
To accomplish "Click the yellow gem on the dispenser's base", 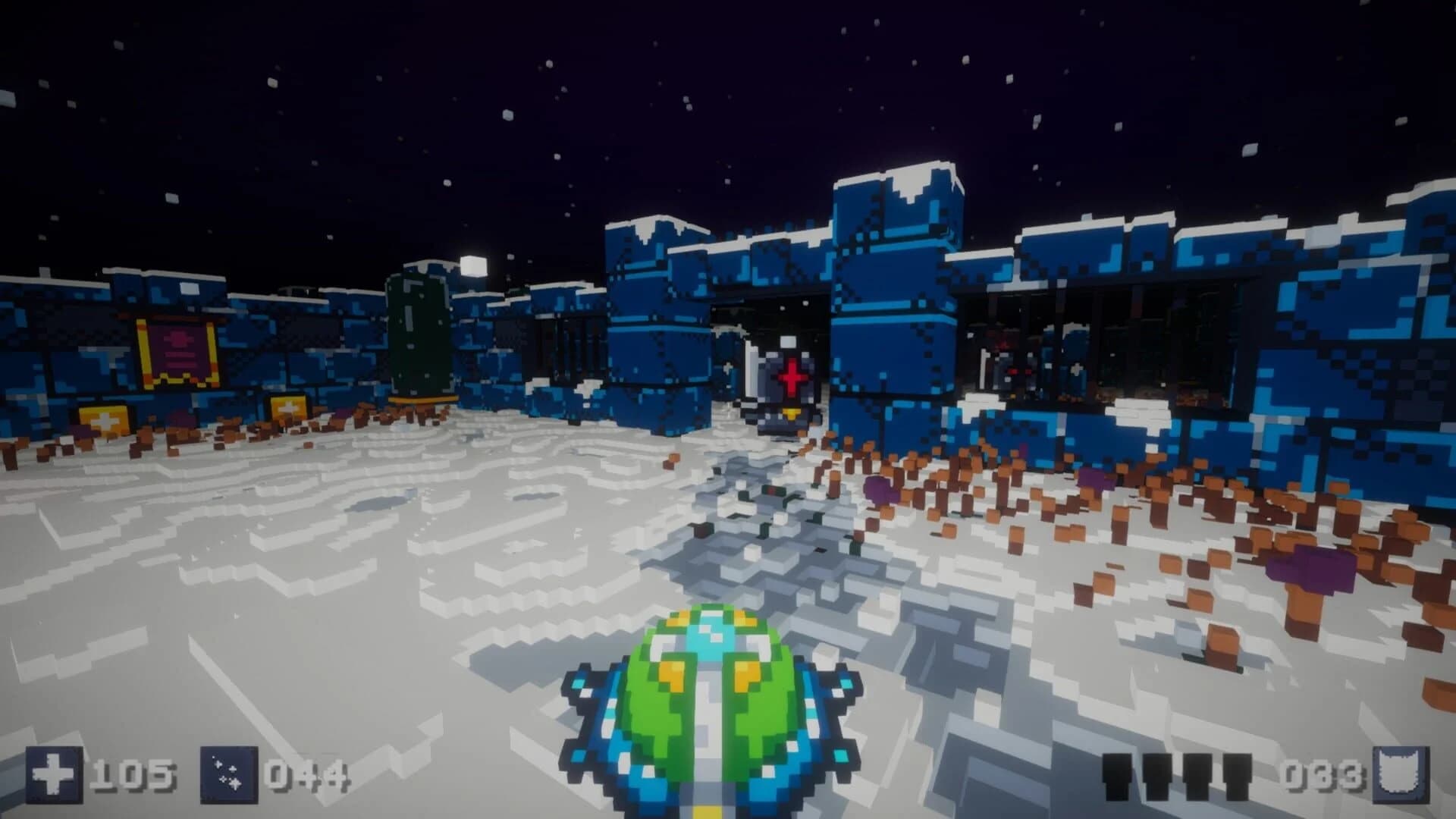I will [792, 413].
